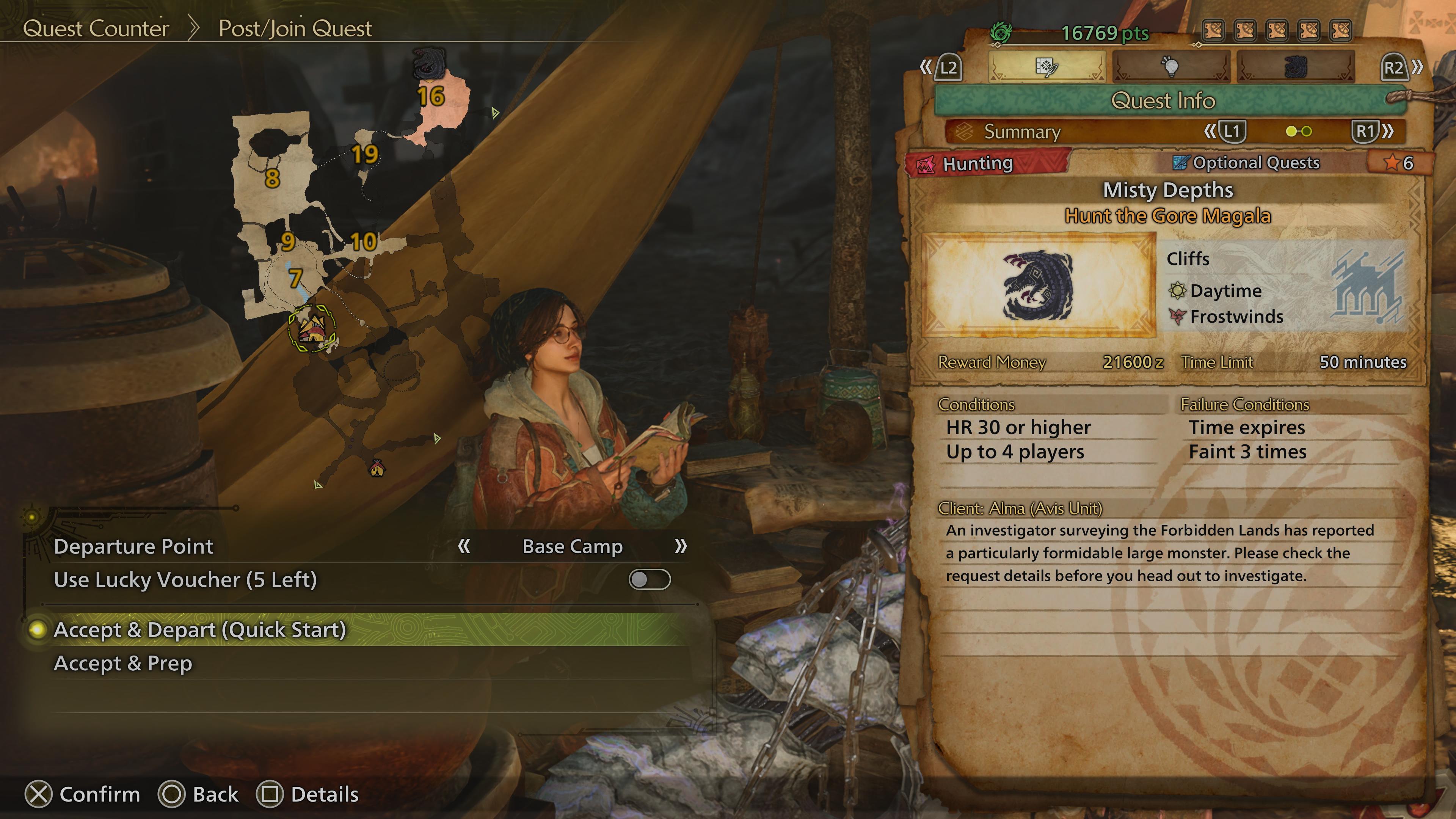Switch to the monster info tab
Viewport: 1456px width, 819px height.
1296,67
